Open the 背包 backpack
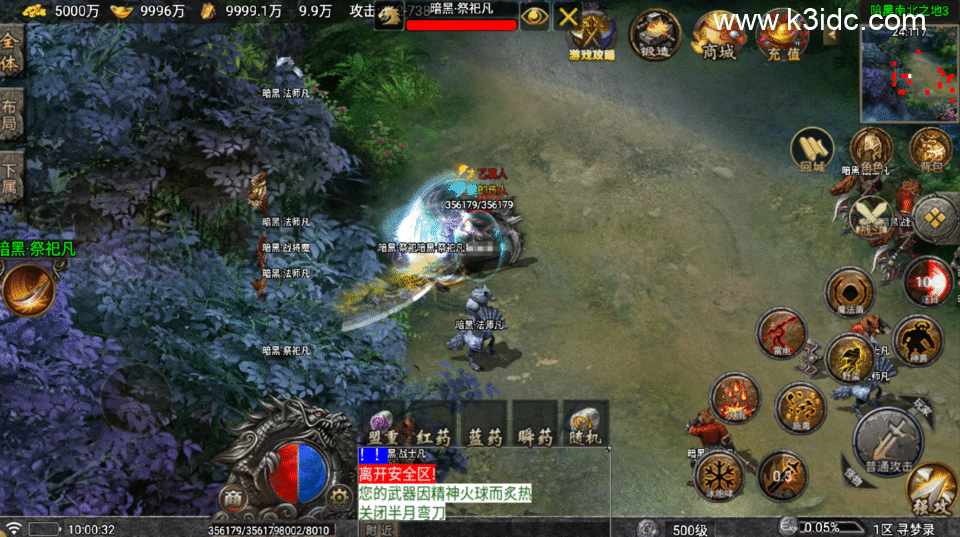 point(930,150)
